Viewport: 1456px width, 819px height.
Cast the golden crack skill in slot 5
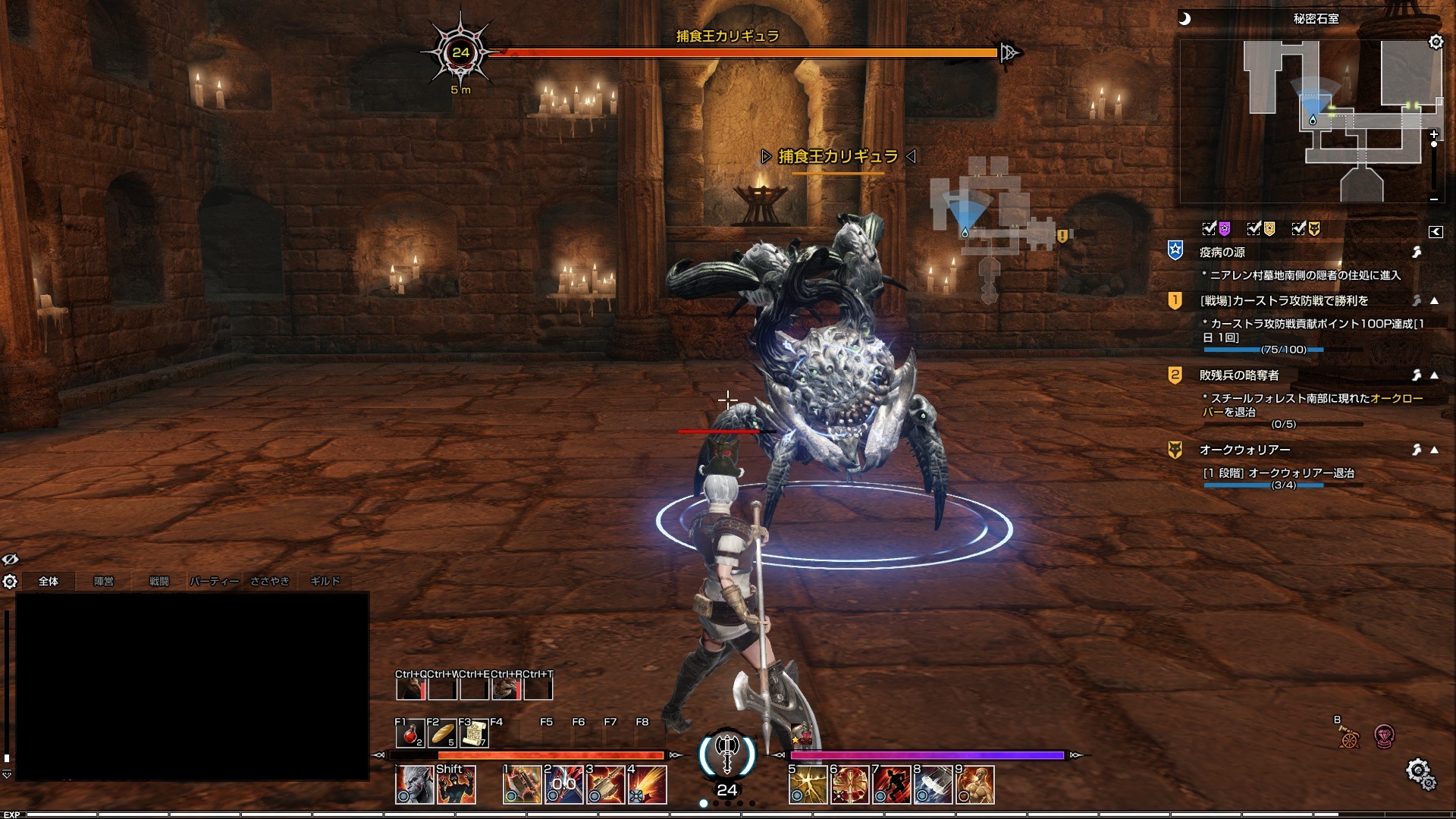[x=808, y=785]
